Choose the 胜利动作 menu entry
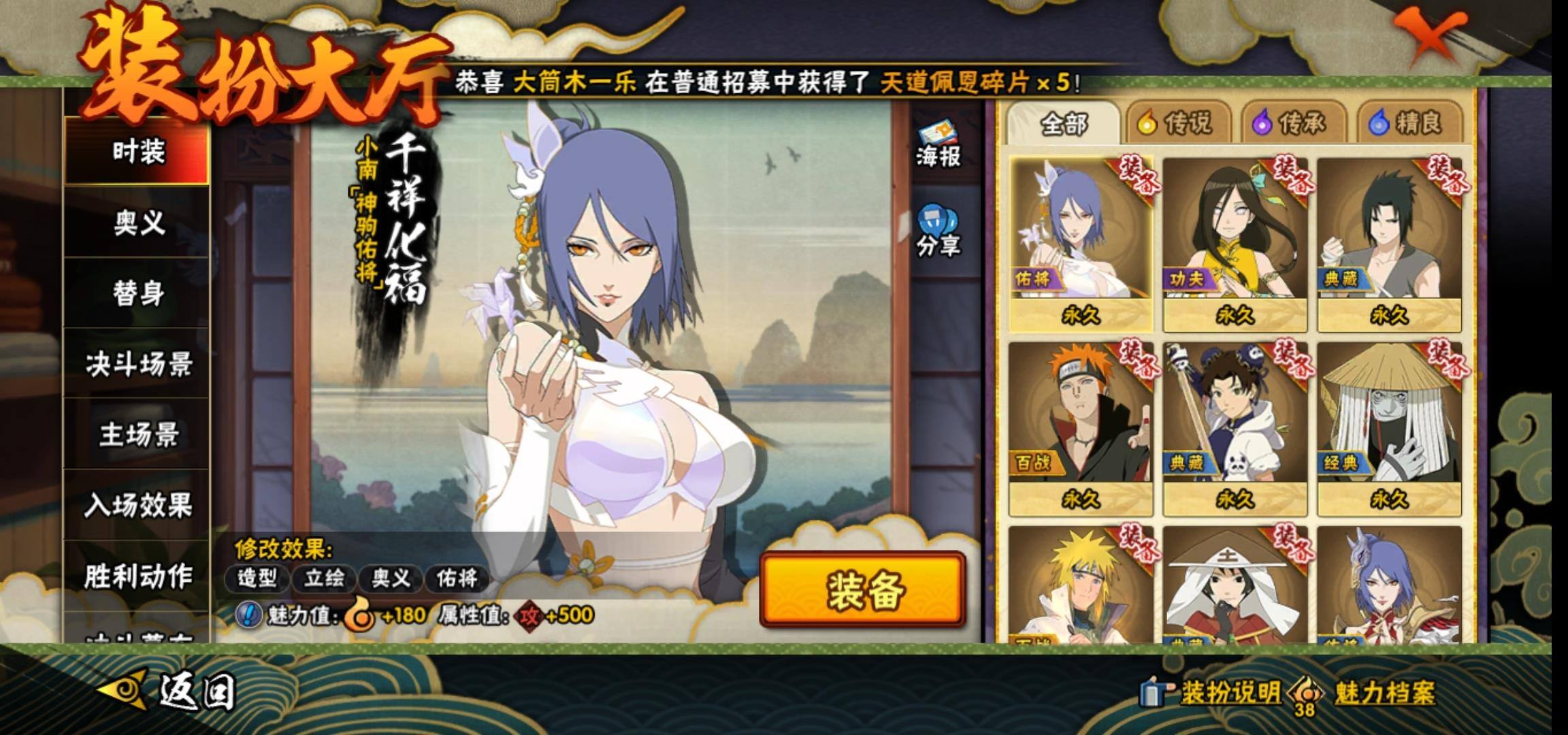 click(x=138, y=576)
